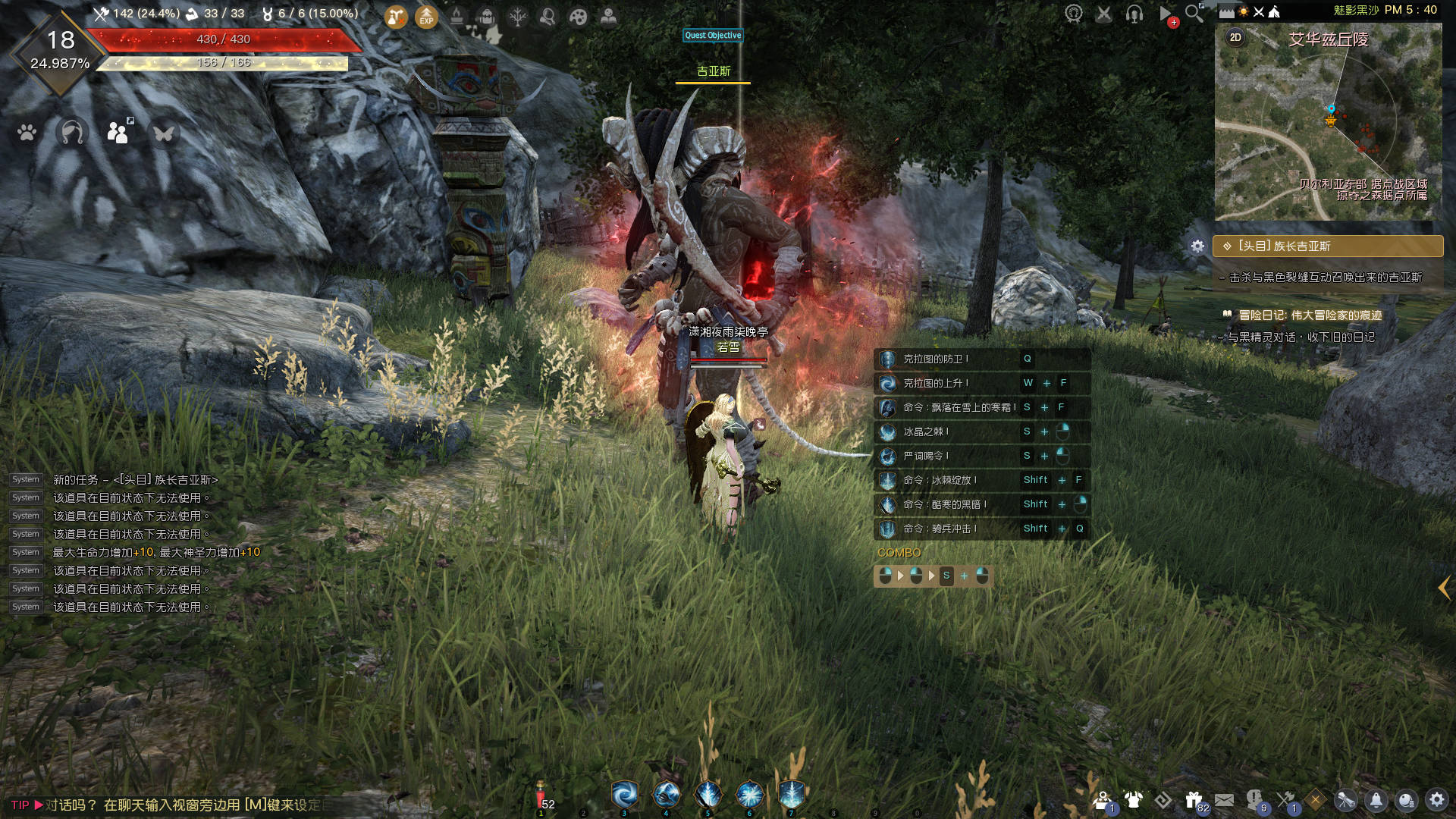Select the [头目] 族长吉亚斯 quest tracker

point(1327,246)
